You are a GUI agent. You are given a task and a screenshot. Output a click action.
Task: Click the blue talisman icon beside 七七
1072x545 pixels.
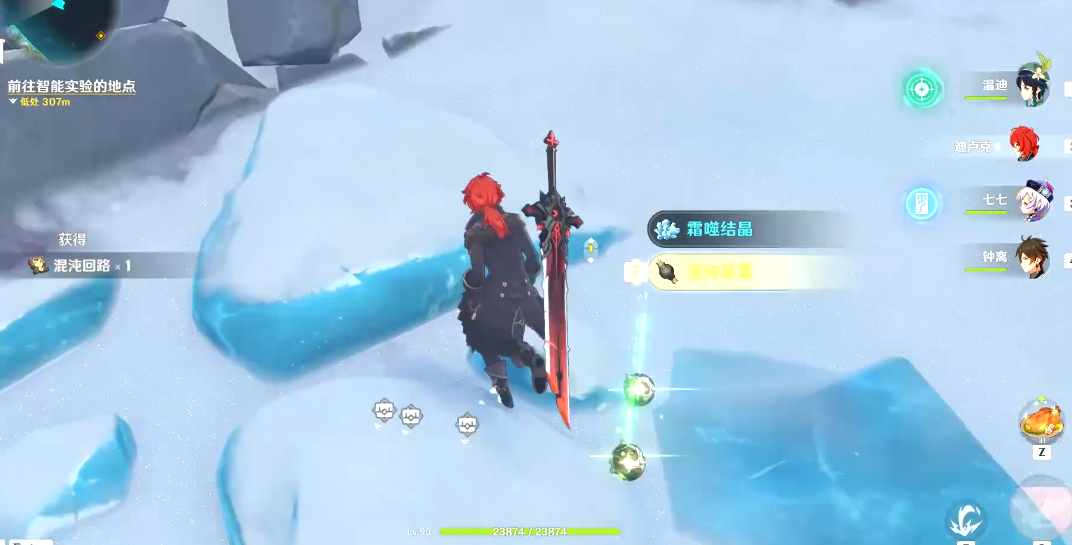pyautogui.click(x=922, y=203)
